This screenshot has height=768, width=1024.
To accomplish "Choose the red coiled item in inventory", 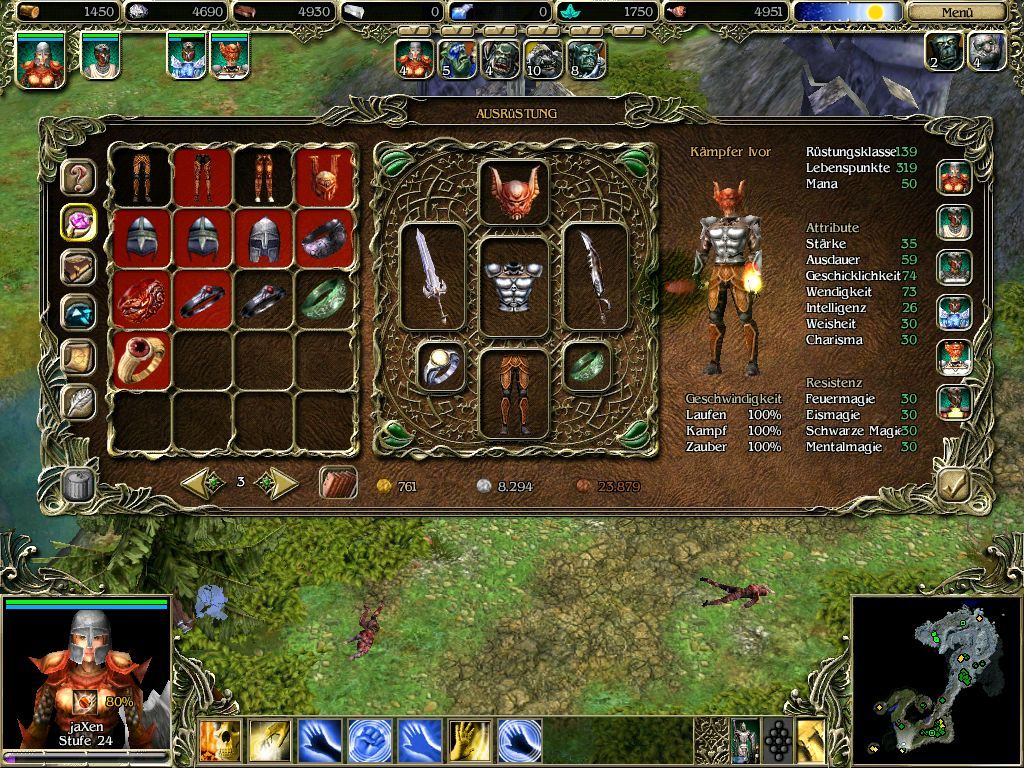I will tap(142, 298).
